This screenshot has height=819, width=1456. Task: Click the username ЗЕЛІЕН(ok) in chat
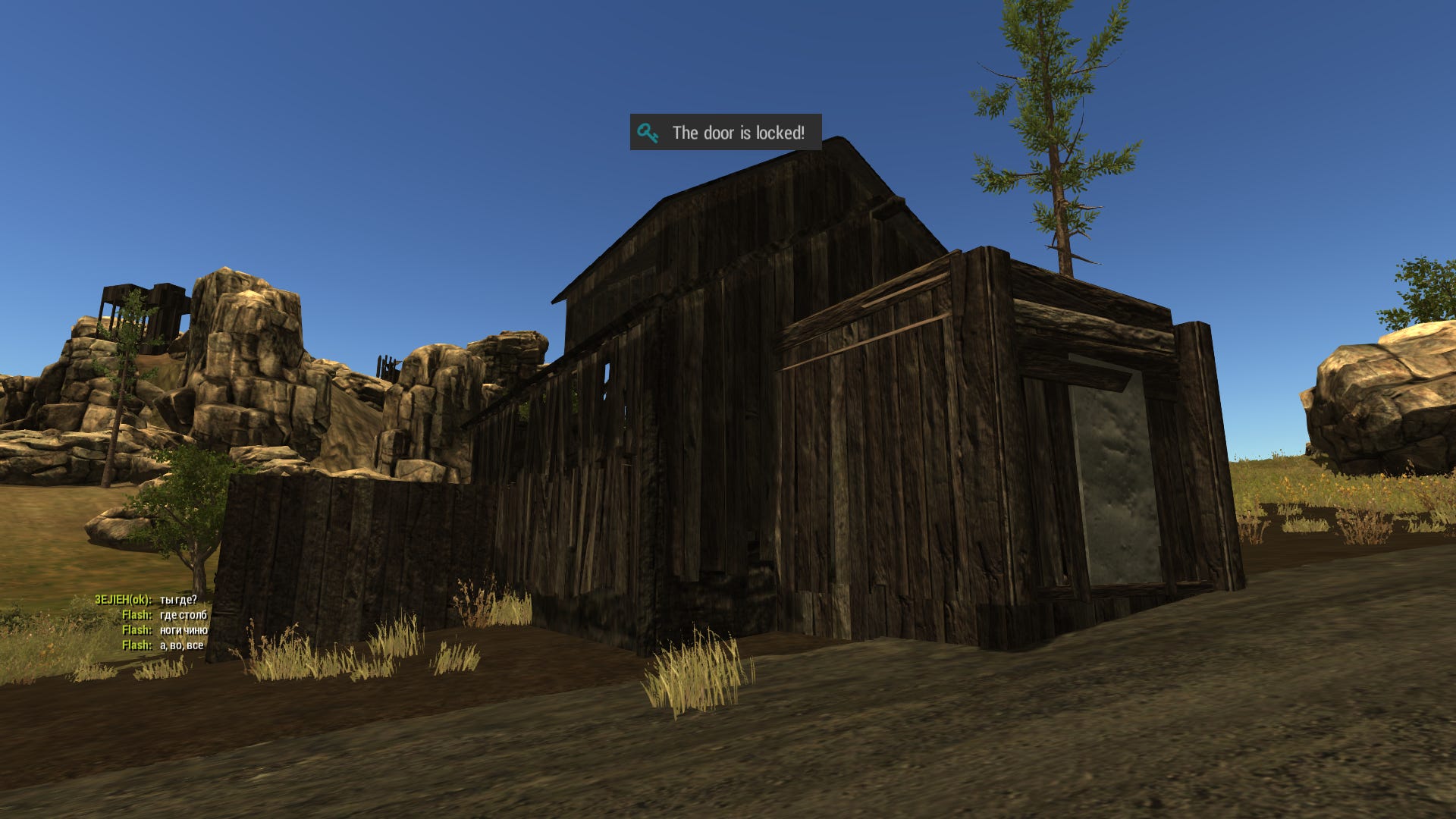(x=124, y=598)
